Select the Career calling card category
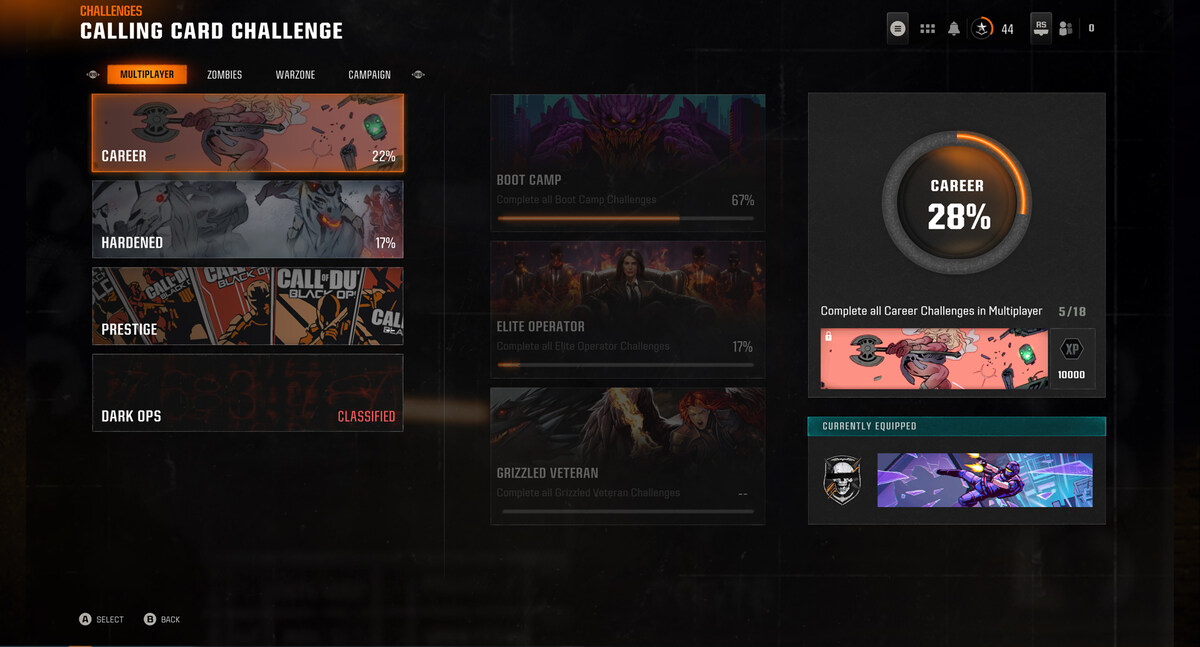The width and height of the screenshot is (1200, 647). 248,133
